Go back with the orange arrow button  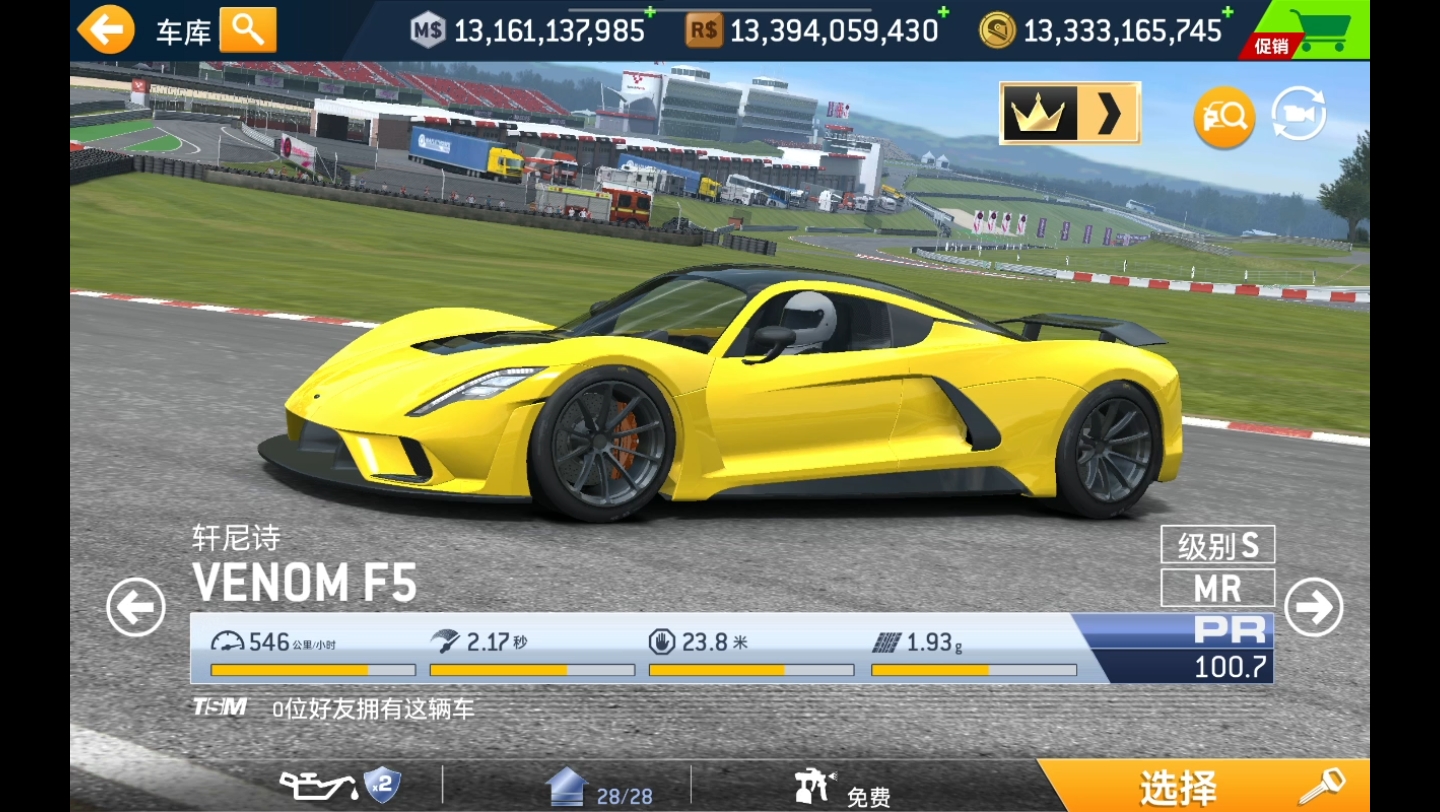(105, 30)
